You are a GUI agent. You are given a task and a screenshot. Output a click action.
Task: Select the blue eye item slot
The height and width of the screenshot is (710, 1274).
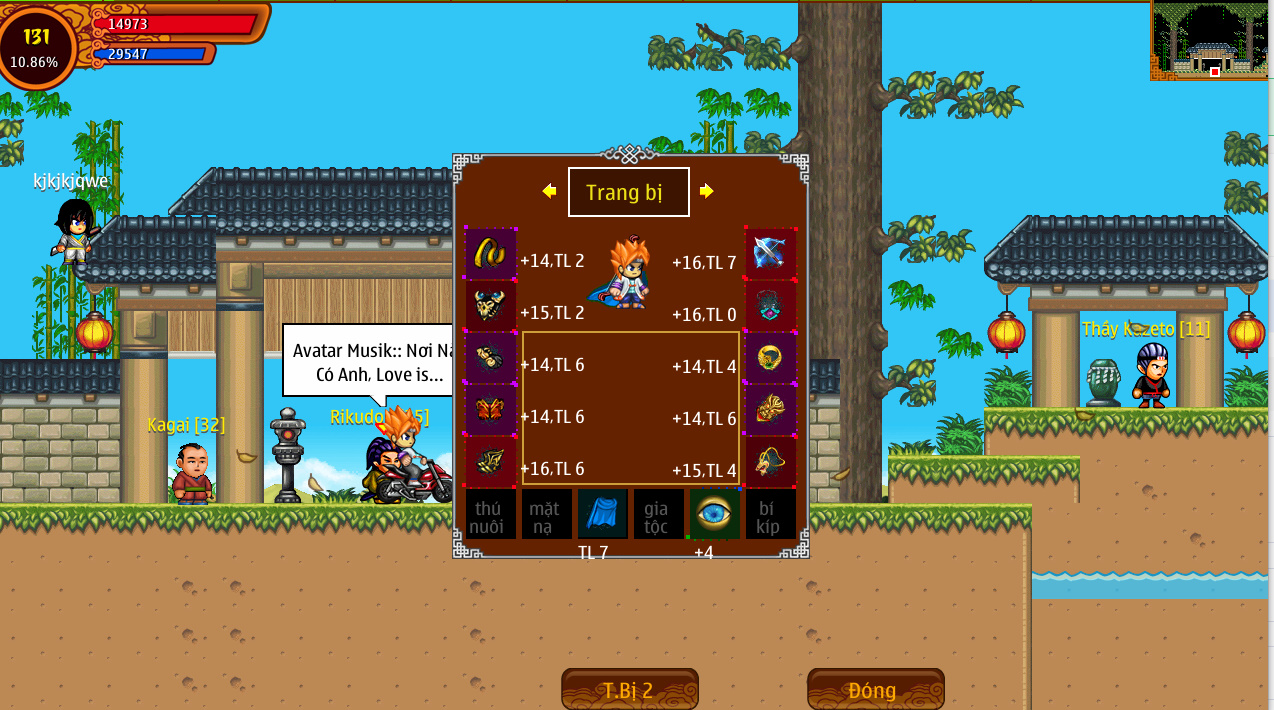pyautogui.click(x=714, y=514)
